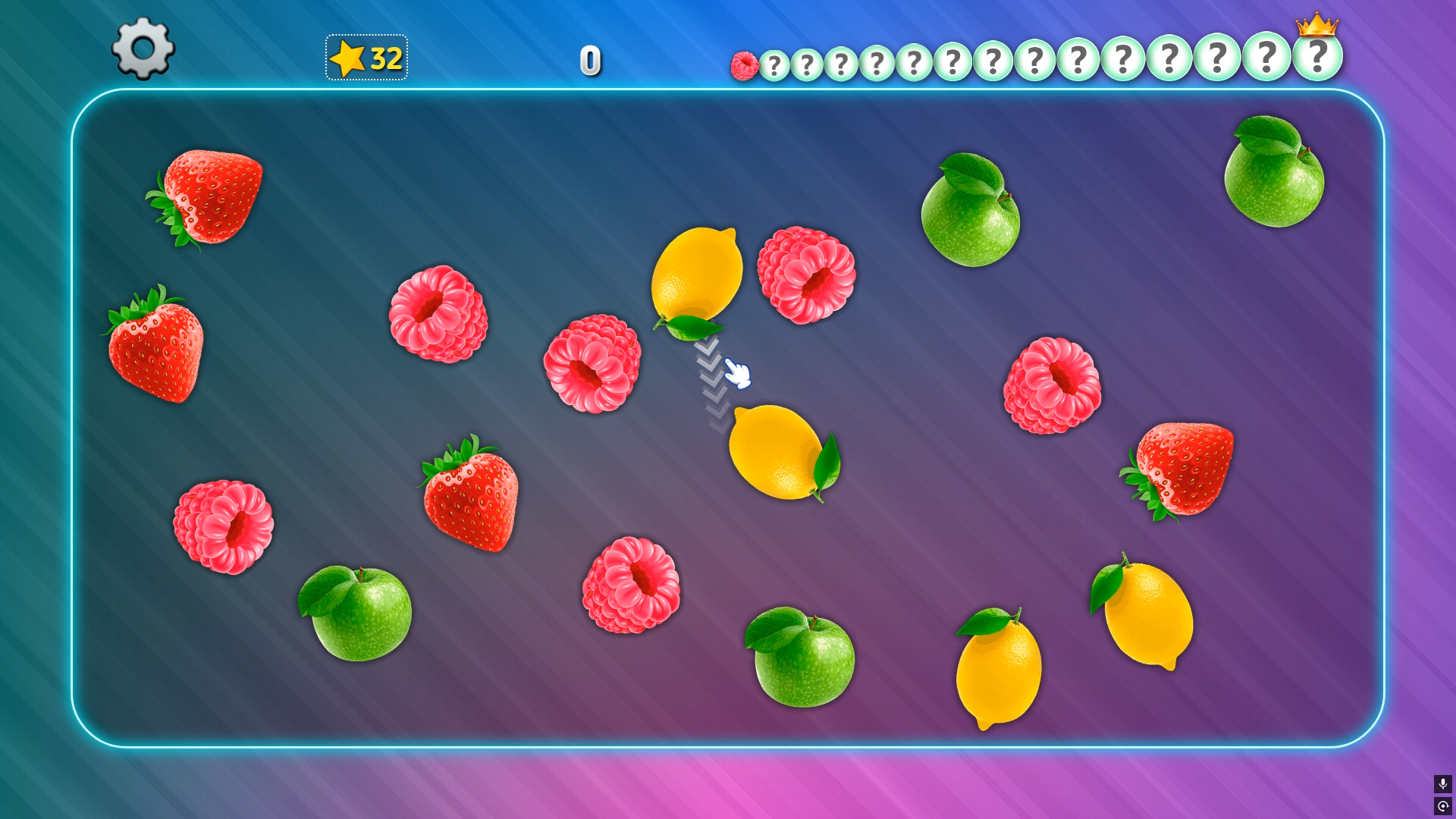Click the largest question-mark bubble under the crown
The height and width of the screenshot is (819, 1456).
tap(1317, 57)
